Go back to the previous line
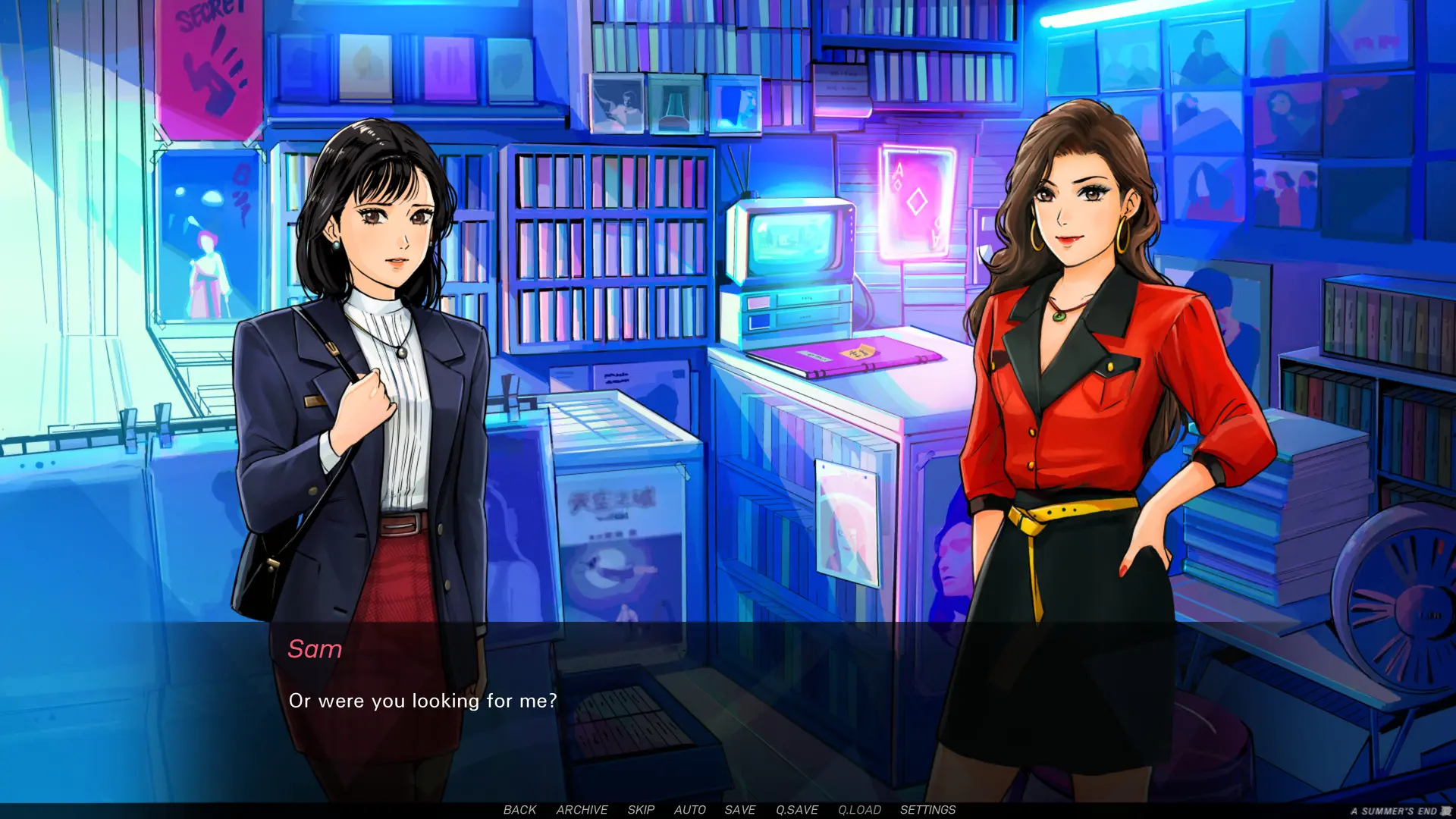 point(519,810)
